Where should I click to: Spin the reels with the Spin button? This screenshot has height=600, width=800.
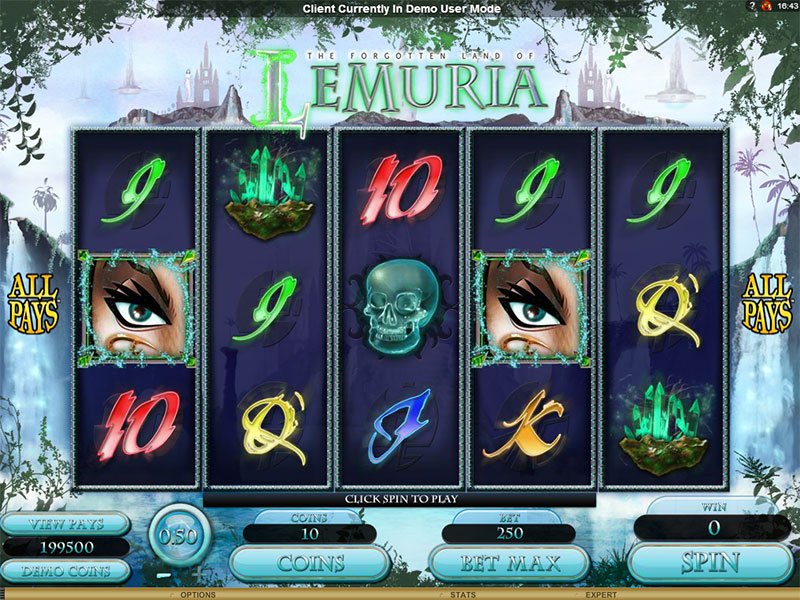tap(712, 562)
